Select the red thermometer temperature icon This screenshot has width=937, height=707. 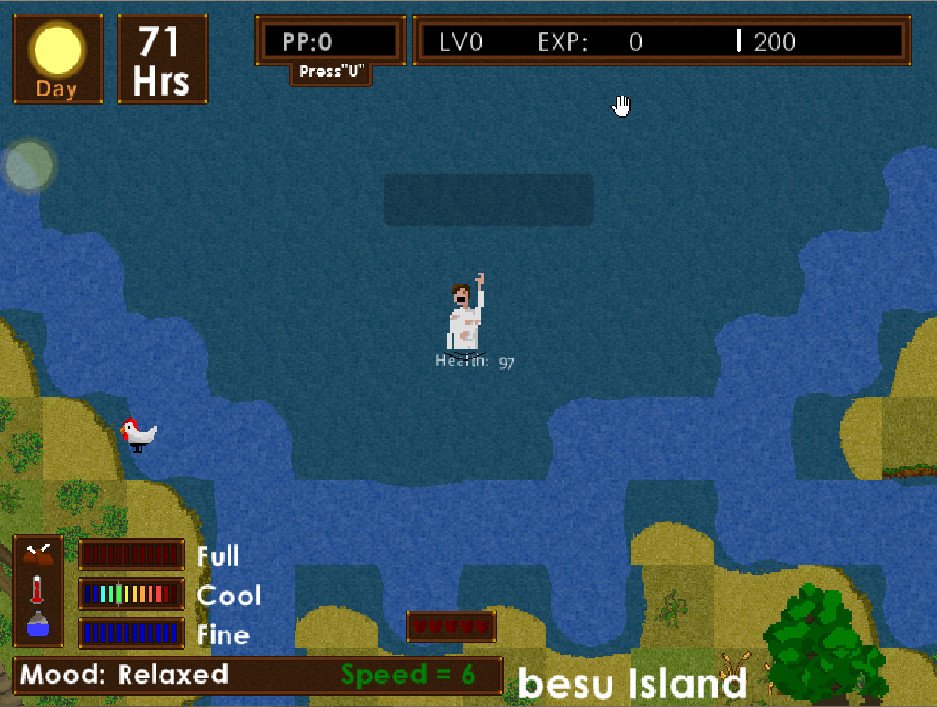tap(38, 590)
